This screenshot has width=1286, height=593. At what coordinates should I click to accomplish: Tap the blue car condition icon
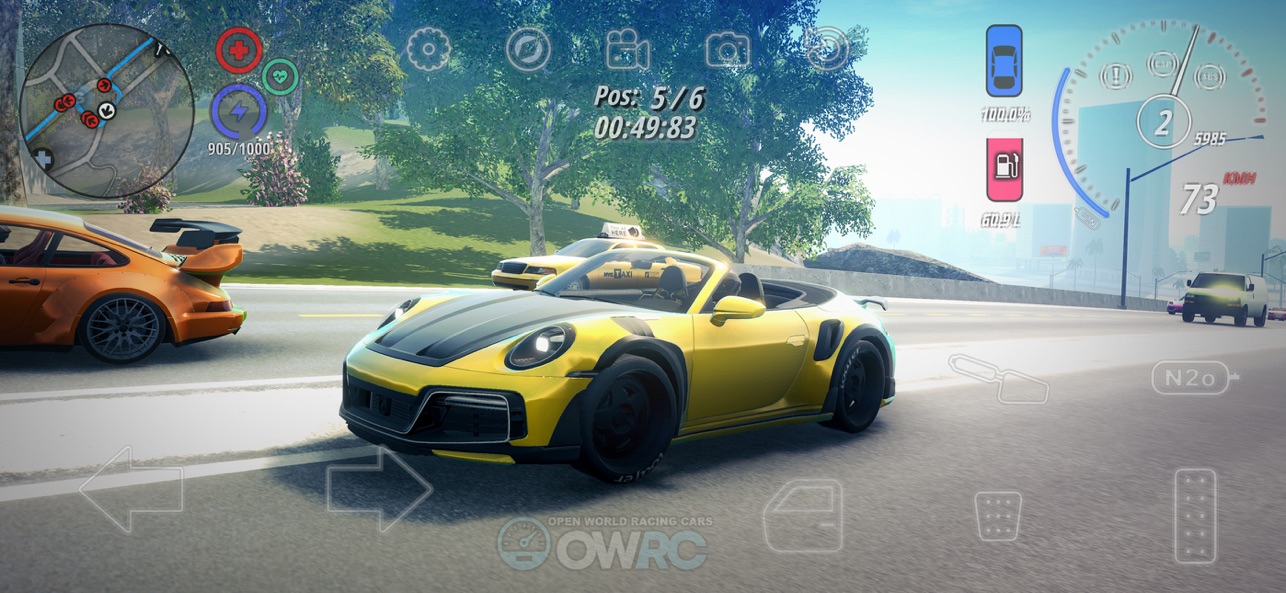point(1004,61)
